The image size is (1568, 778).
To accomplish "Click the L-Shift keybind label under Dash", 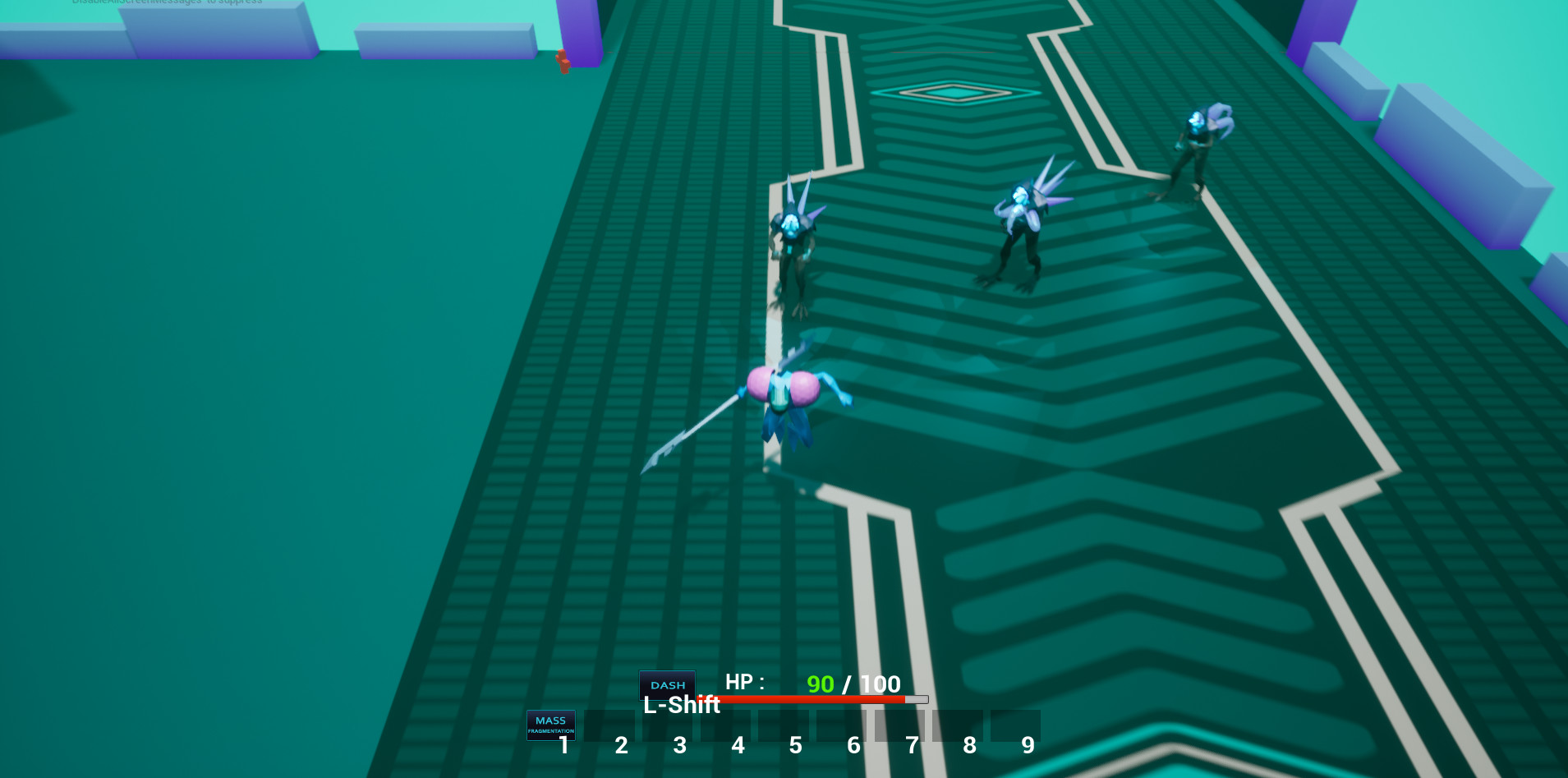I will pyautogui.click(x=682, y=705).
